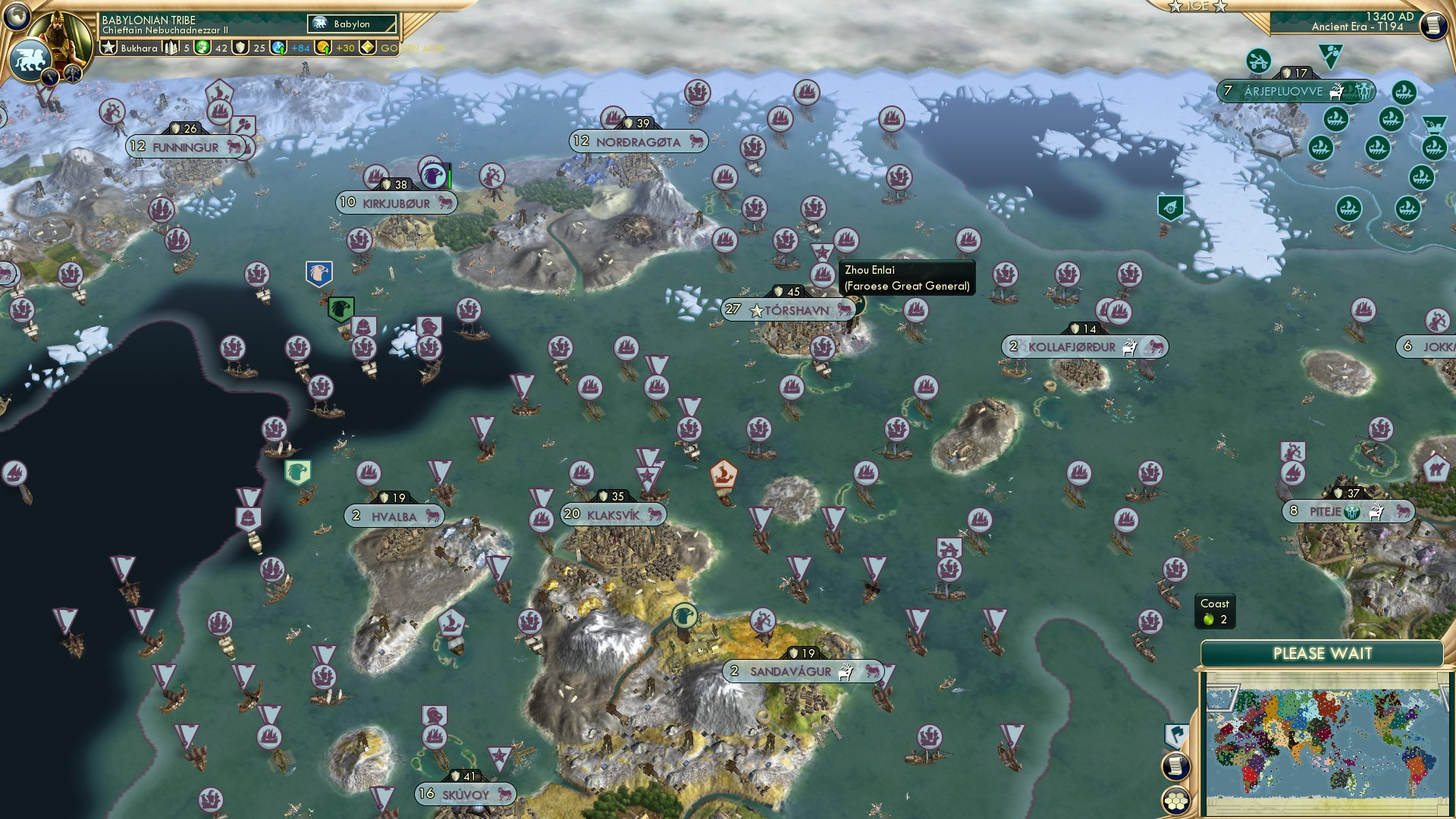The height and width of the screenshot is (819, 1456).
Task: Toggle the hex grid overlay near the minimap
Action: click(x=1176, y=800)
